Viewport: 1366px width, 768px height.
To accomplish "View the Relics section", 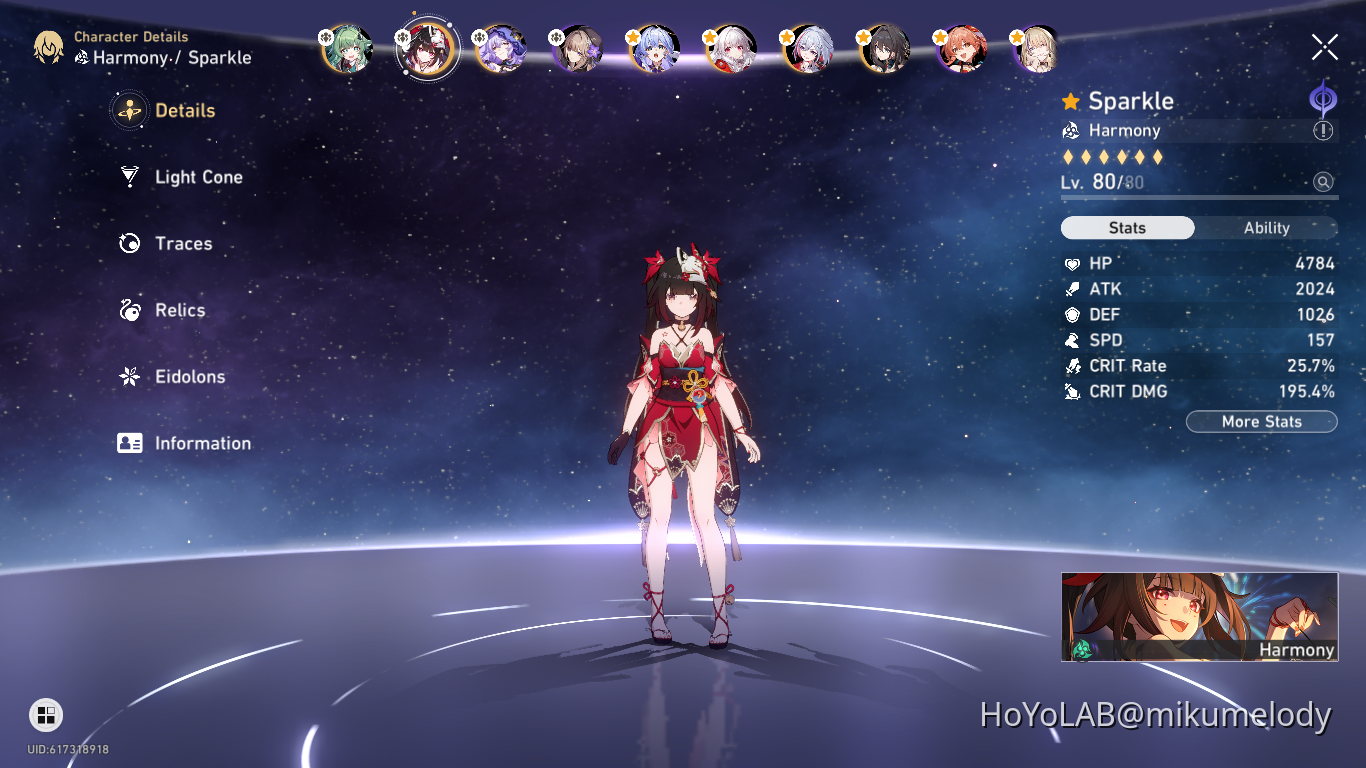I will [179, 310].
